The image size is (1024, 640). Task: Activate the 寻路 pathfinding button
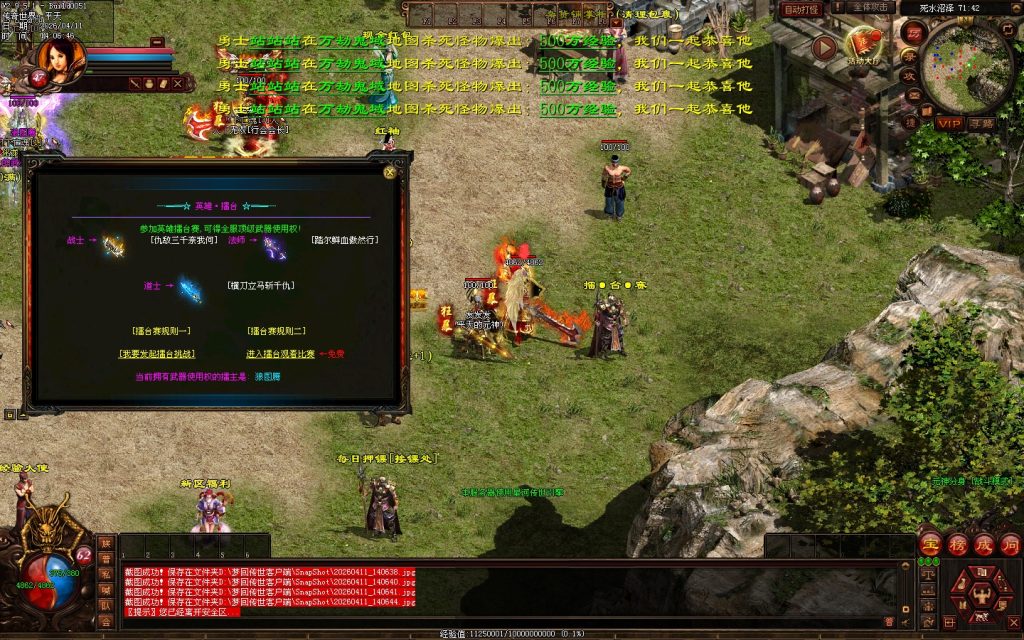coord(982,123)
